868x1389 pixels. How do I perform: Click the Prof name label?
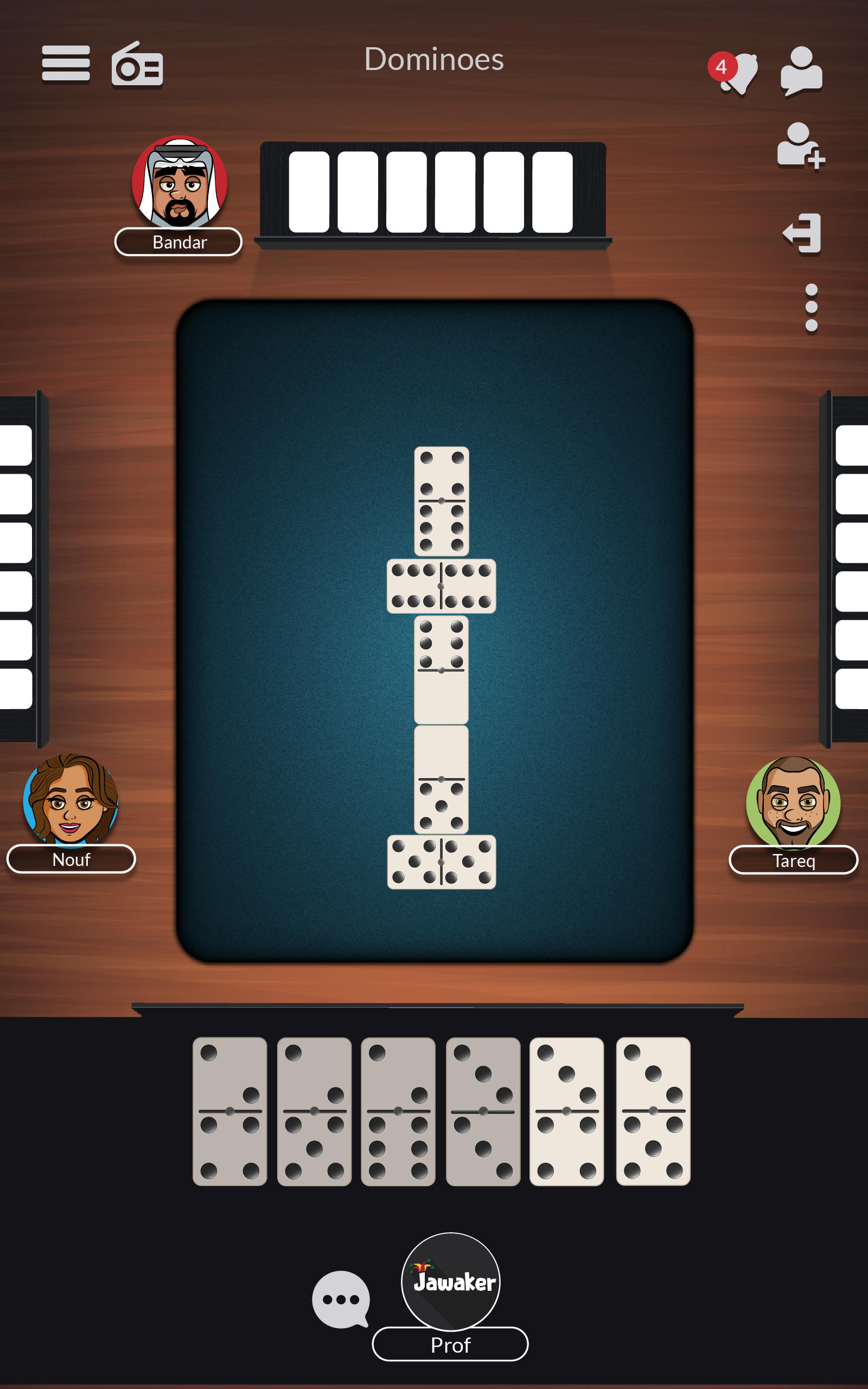point(450,1346)
